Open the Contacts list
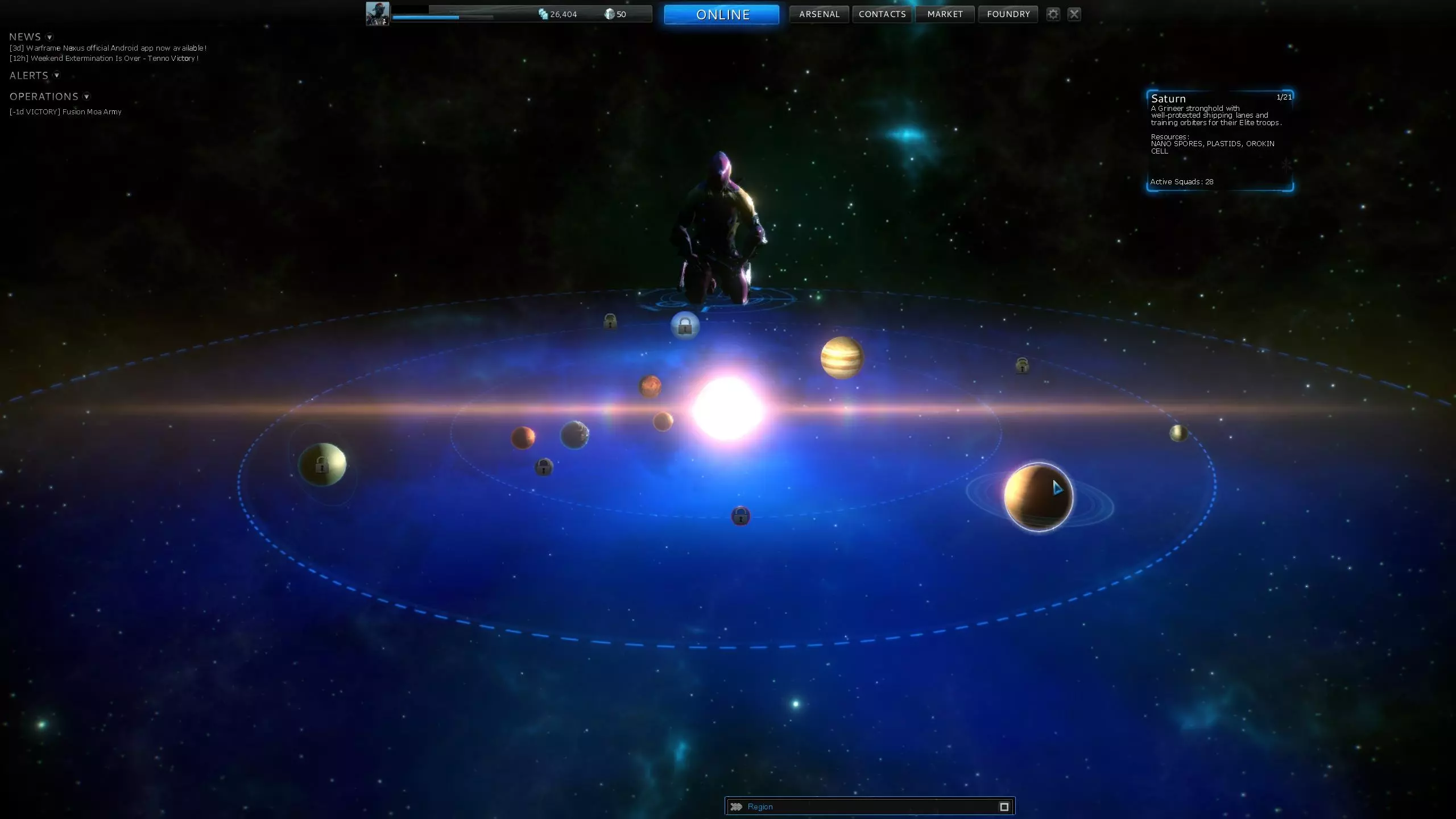This screenshot has width=1456, height=819. pos(882,14)
